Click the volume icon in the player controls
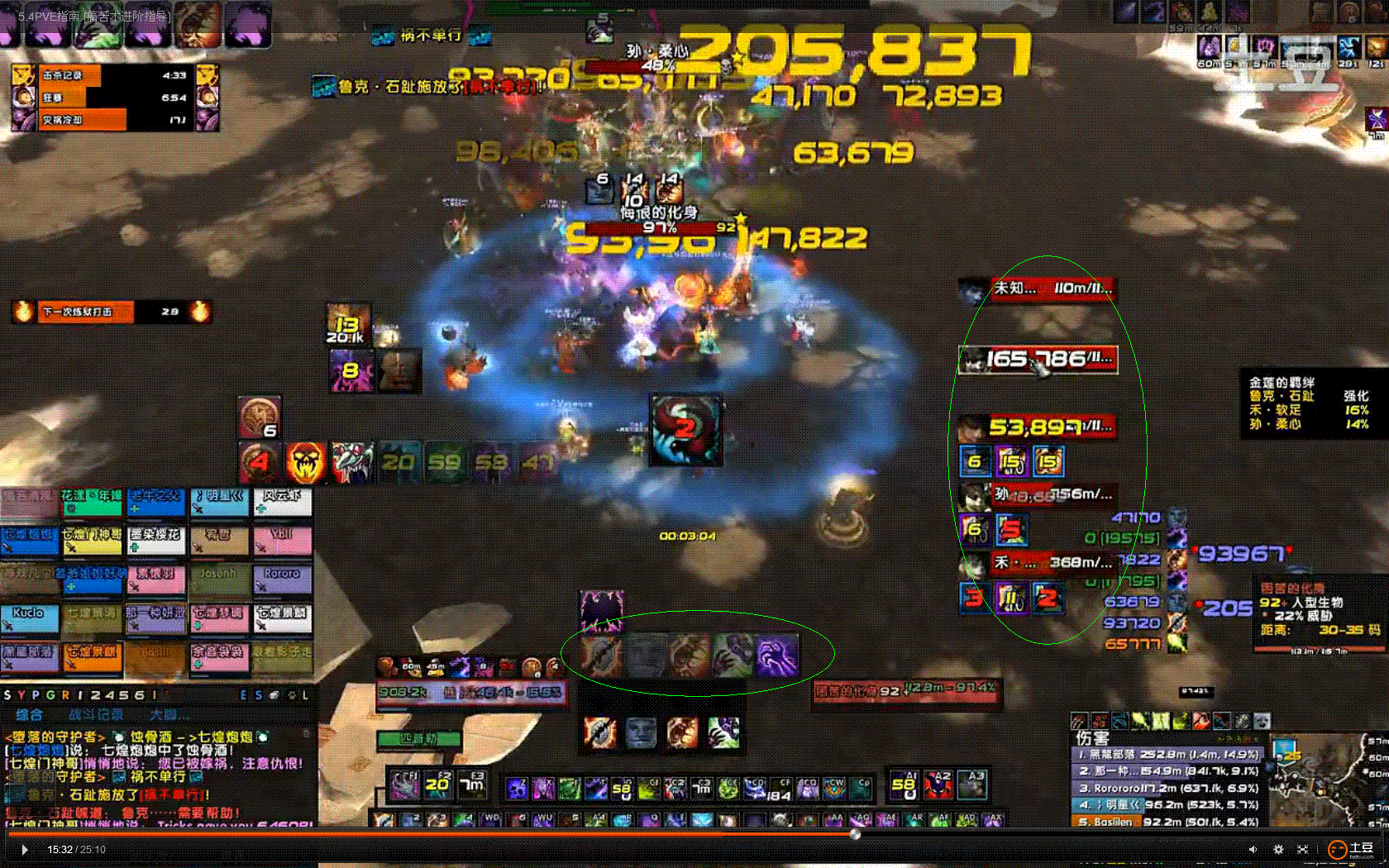Image resolution: width=1389 pixels, height=868 pixels. [x=1253, y=849]
